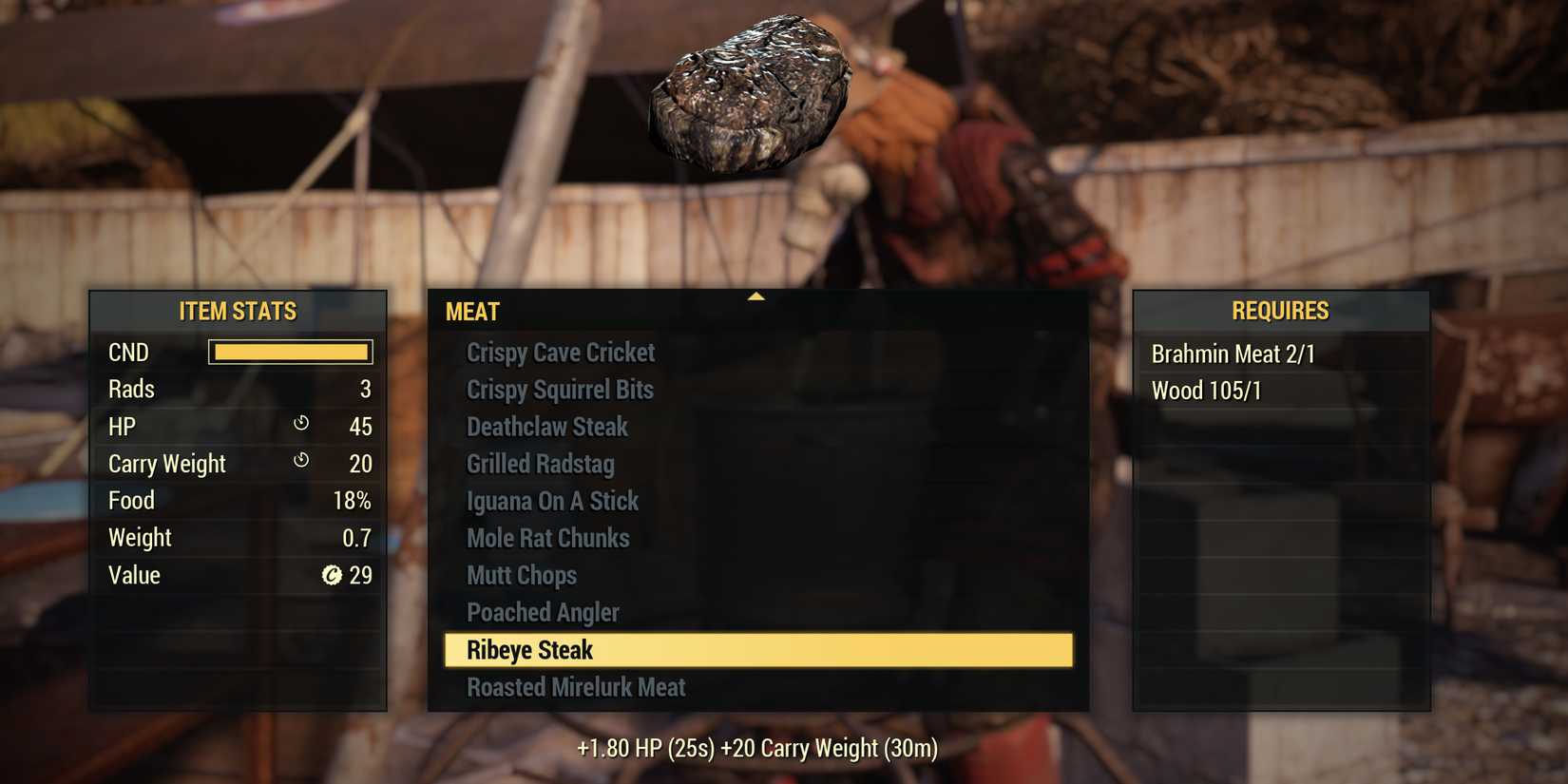Click the ITEM STATS panel header
Viewport: 1568px width, 784px height.
click(238, 311)
